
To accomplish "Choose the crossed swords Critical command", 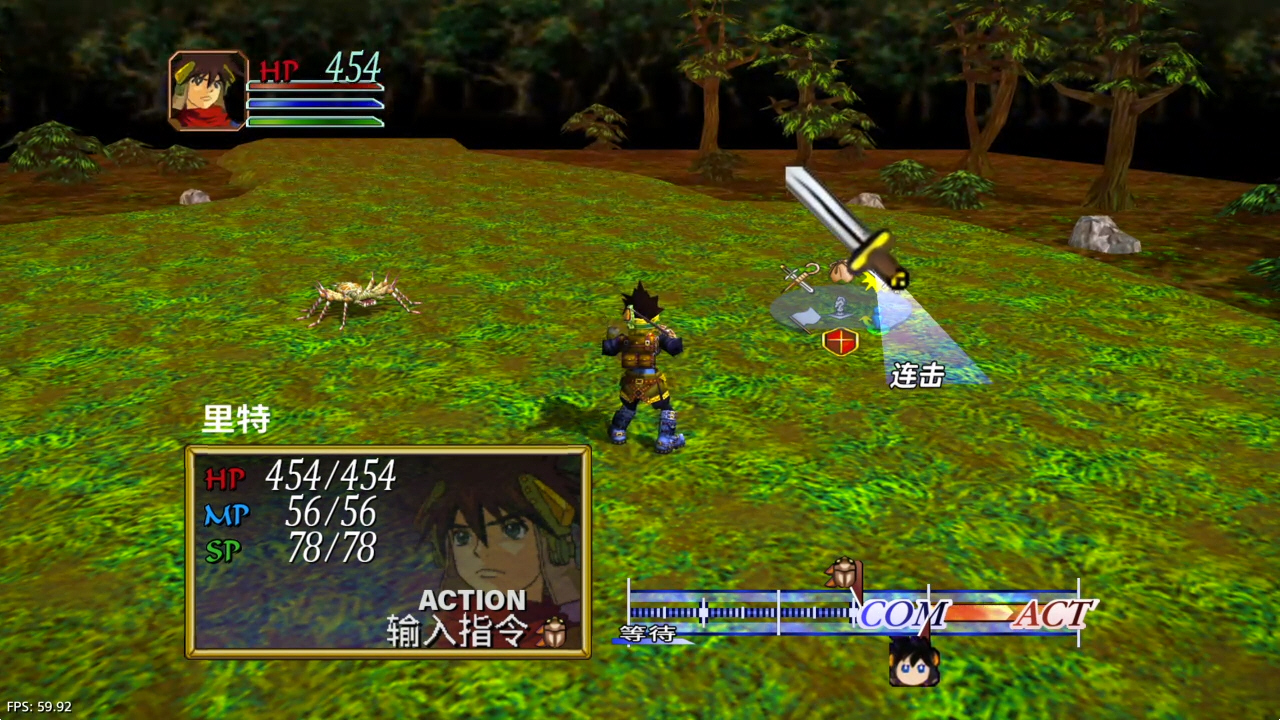I will point(798,277).
